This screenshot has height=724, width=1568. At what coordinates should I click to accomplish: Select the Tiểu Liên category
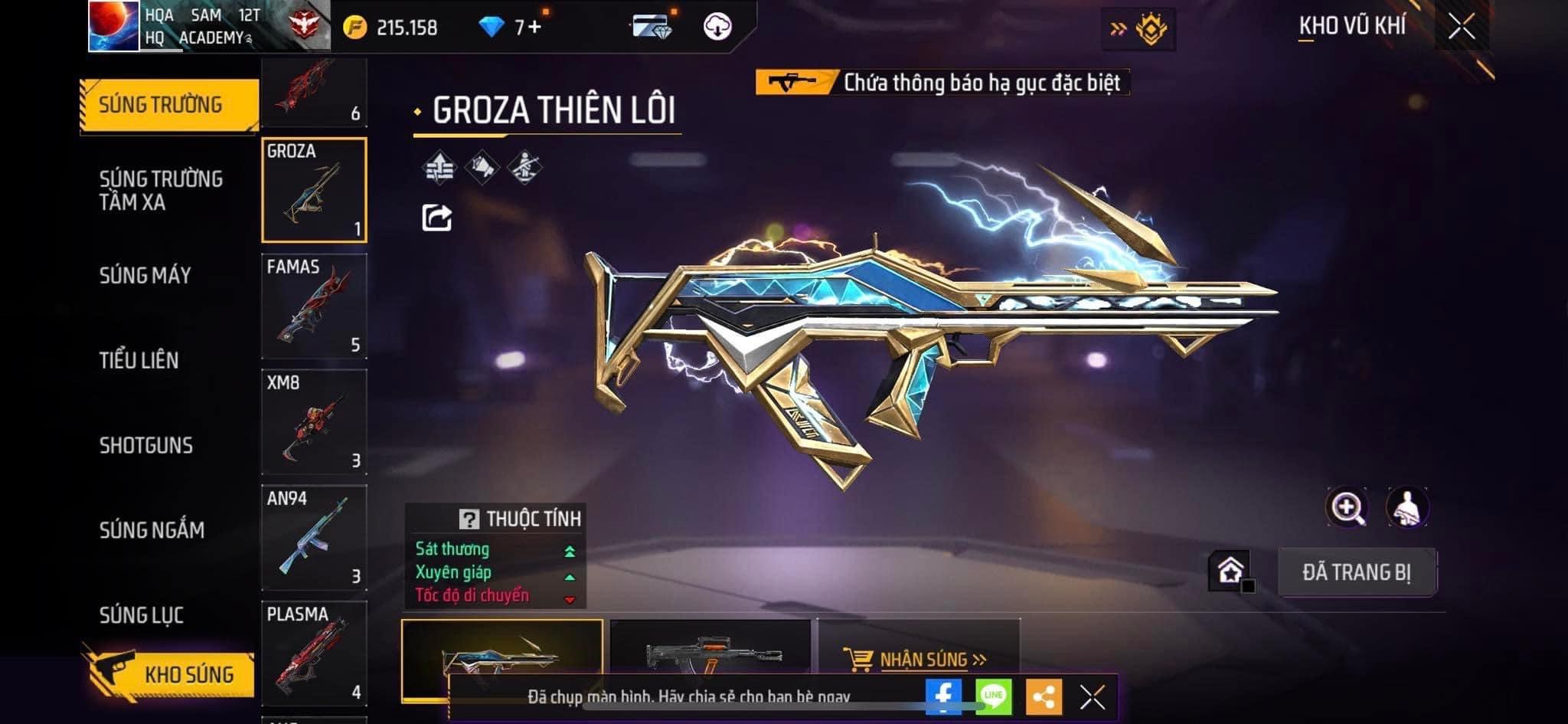[x=139, y=360]
